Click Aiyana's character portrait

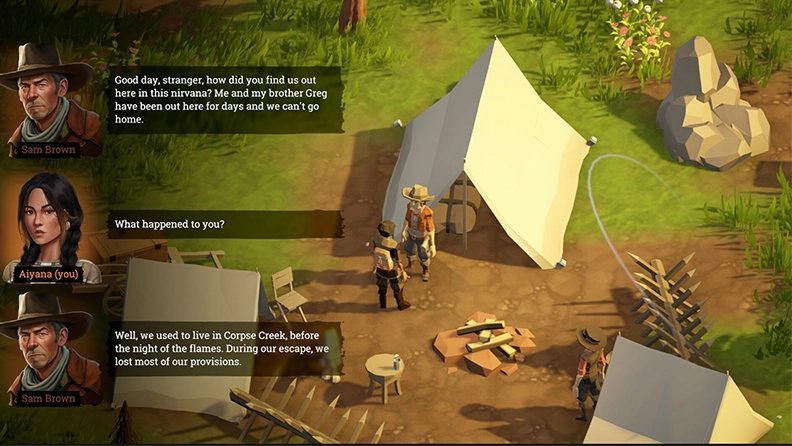pos(48,222)
